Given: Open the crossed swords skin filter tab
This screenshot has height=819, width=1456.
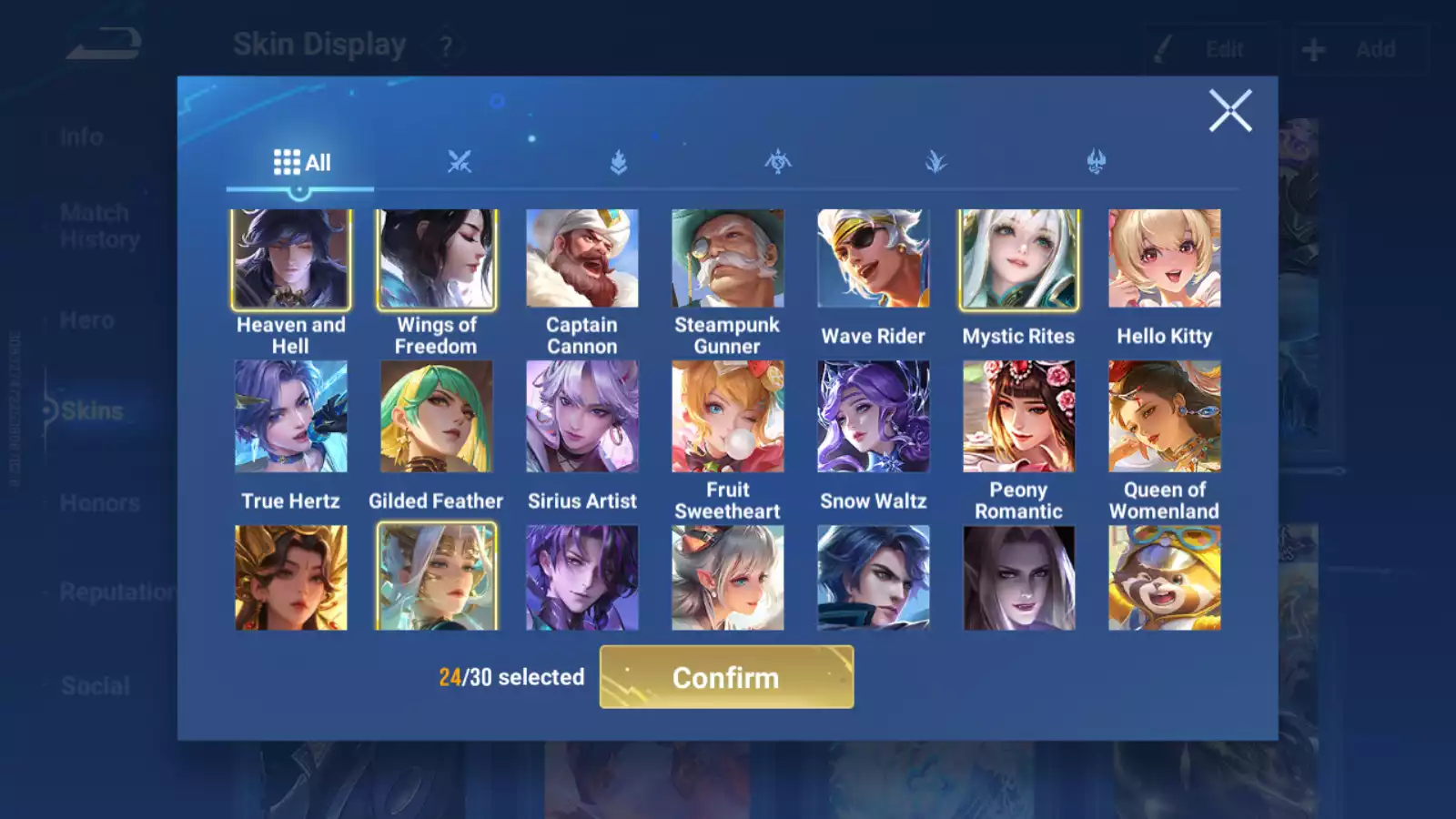Looking at the screenshot, I should tap(461, 161).
